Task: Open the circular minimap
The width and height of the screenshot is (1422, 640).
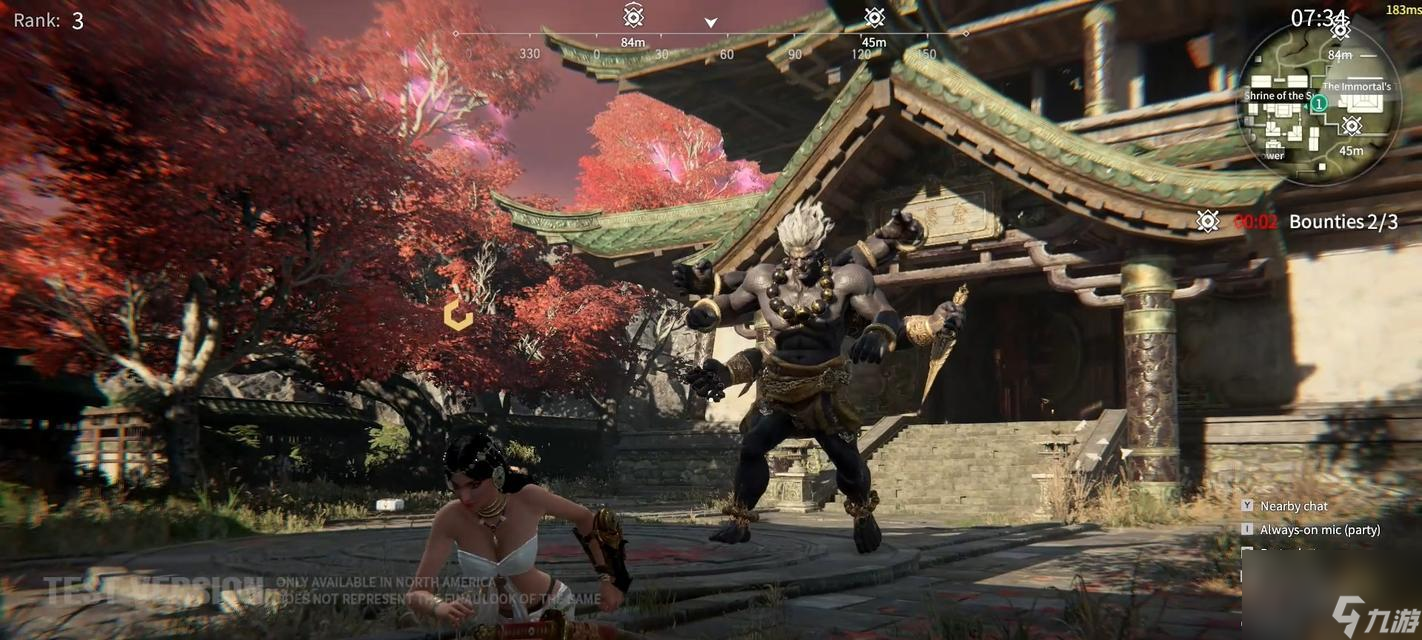Action: click(x=1318, y=102)
